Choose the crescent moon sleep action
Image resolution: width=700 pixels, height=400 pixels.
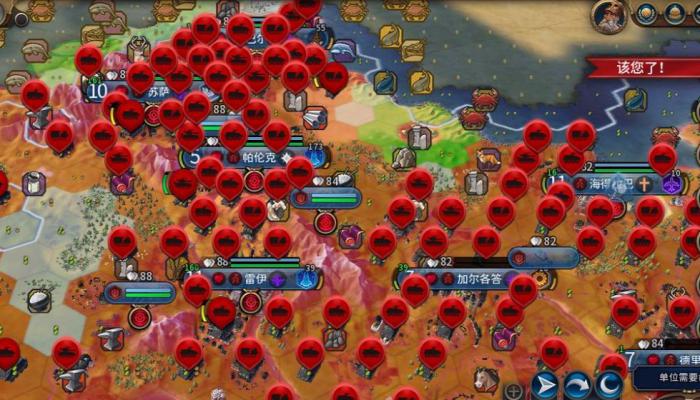[609, 385]
